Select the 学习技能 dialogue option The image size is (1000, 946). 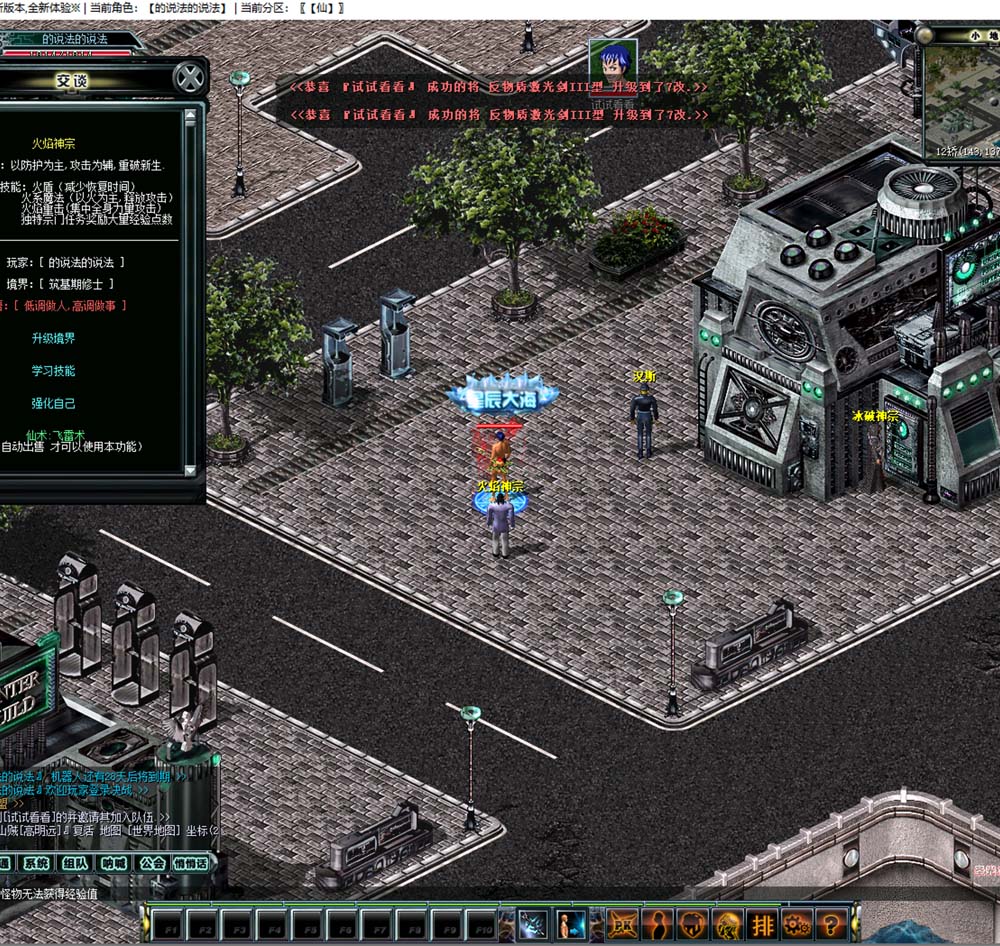coord(53,371)
